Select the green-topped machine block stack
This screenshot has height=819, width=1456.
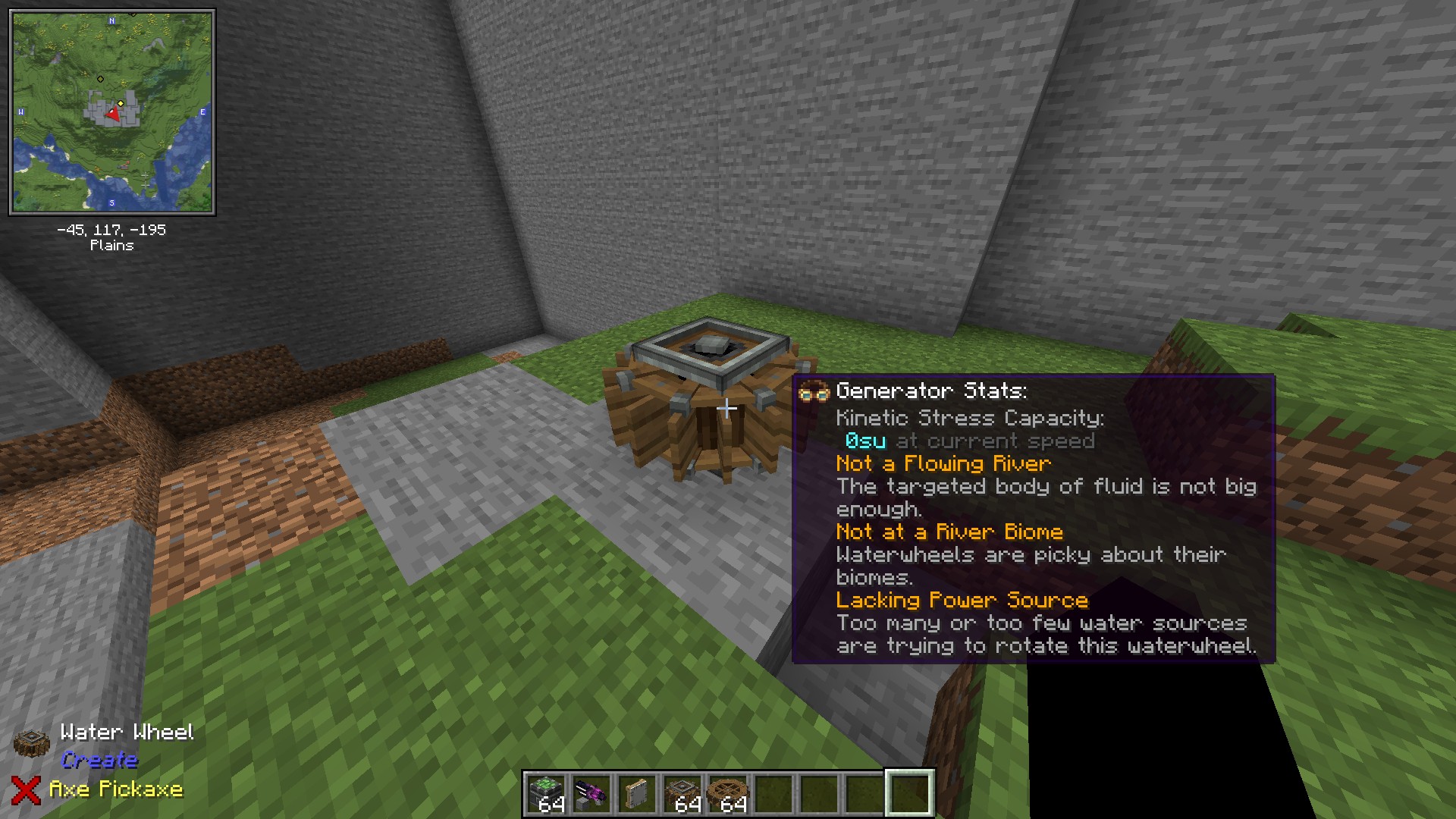click(546, 793)
